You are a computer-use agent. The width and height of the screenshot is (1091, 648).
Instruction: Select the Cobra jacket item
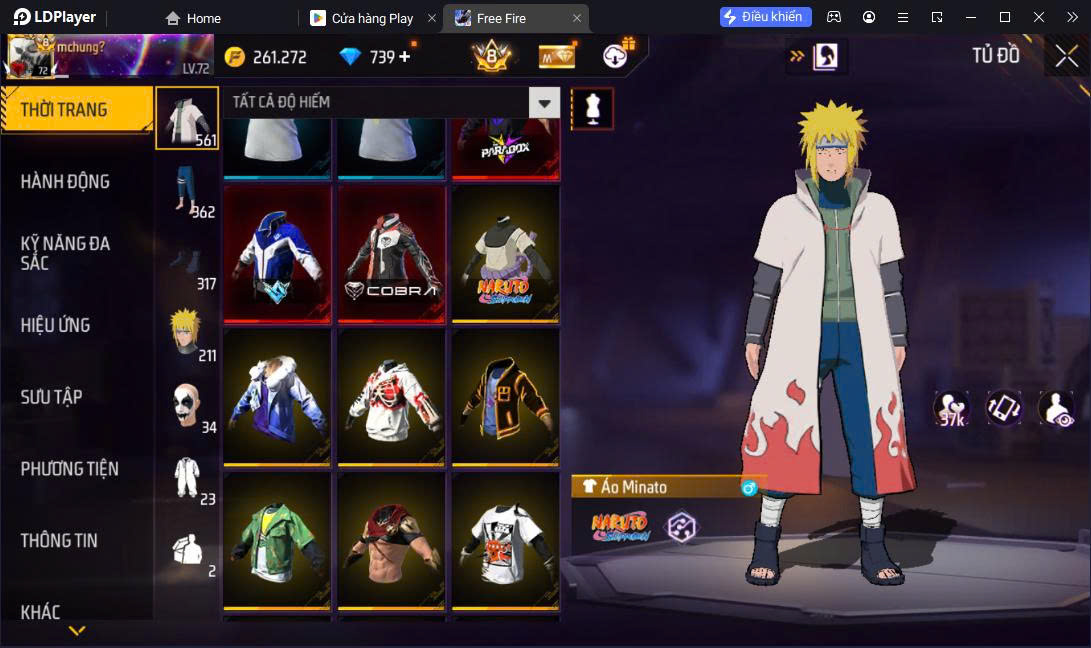[x=391, y=255]
